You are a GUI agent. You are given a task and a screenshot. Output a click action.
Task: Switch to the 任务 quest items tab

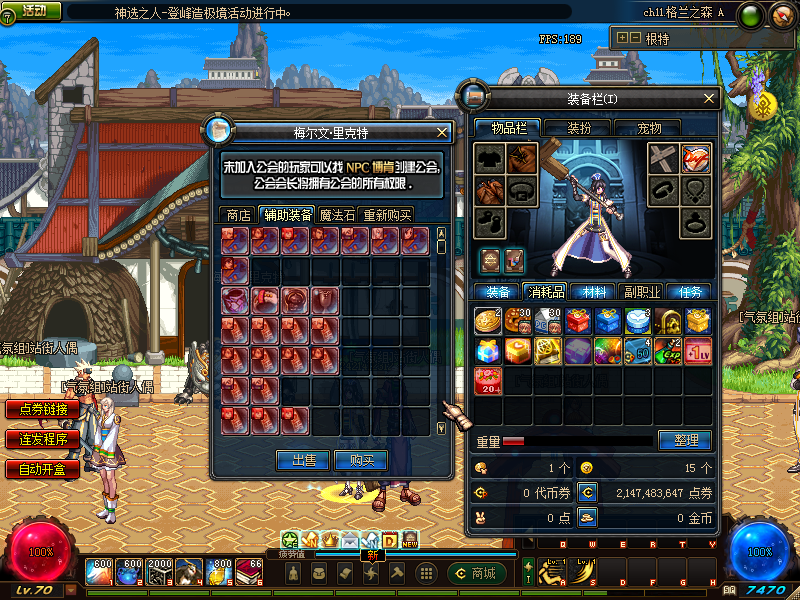pyautogui.click(x=690, y=292)
